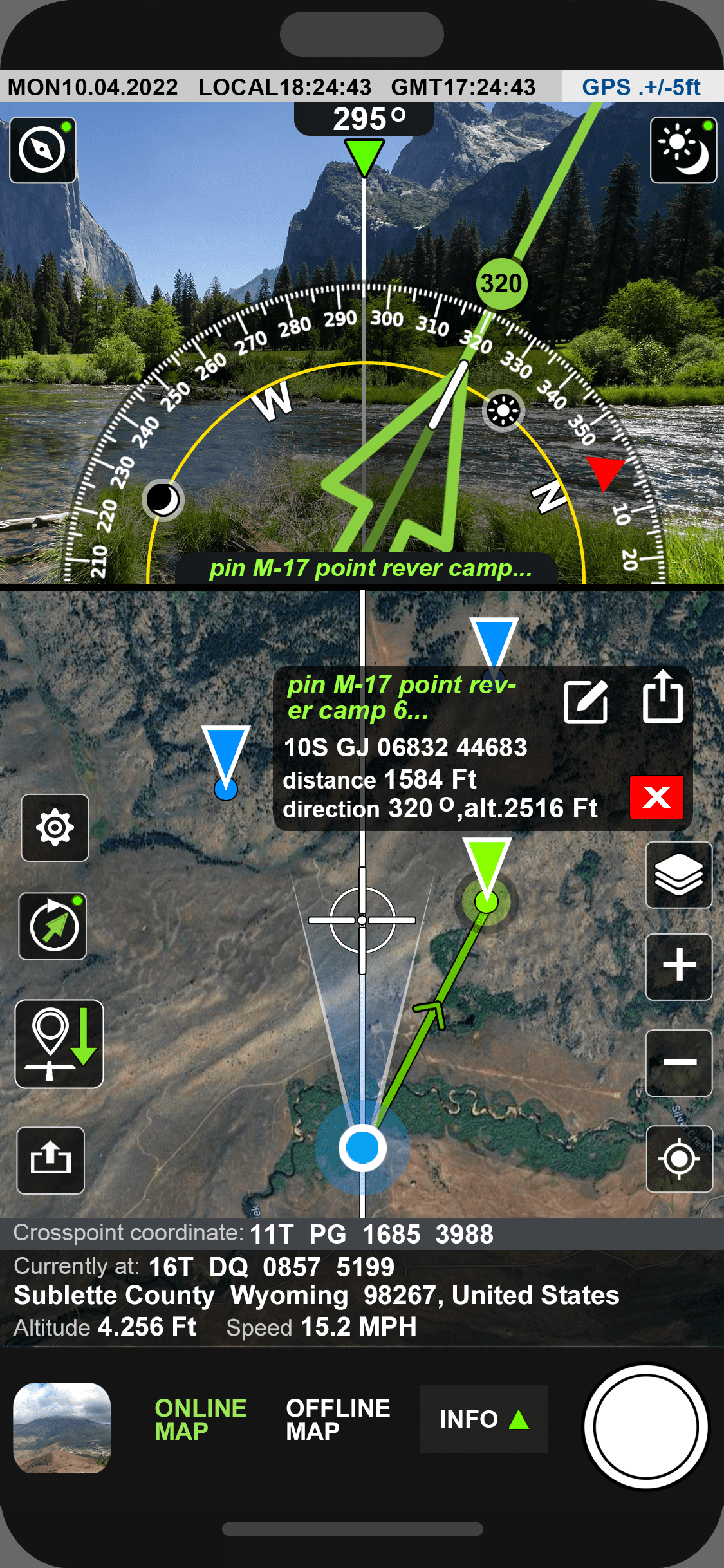Viewport: 724px width, 1568px height.
Task: Open the map layers selector
Action: tap(679, 875)
